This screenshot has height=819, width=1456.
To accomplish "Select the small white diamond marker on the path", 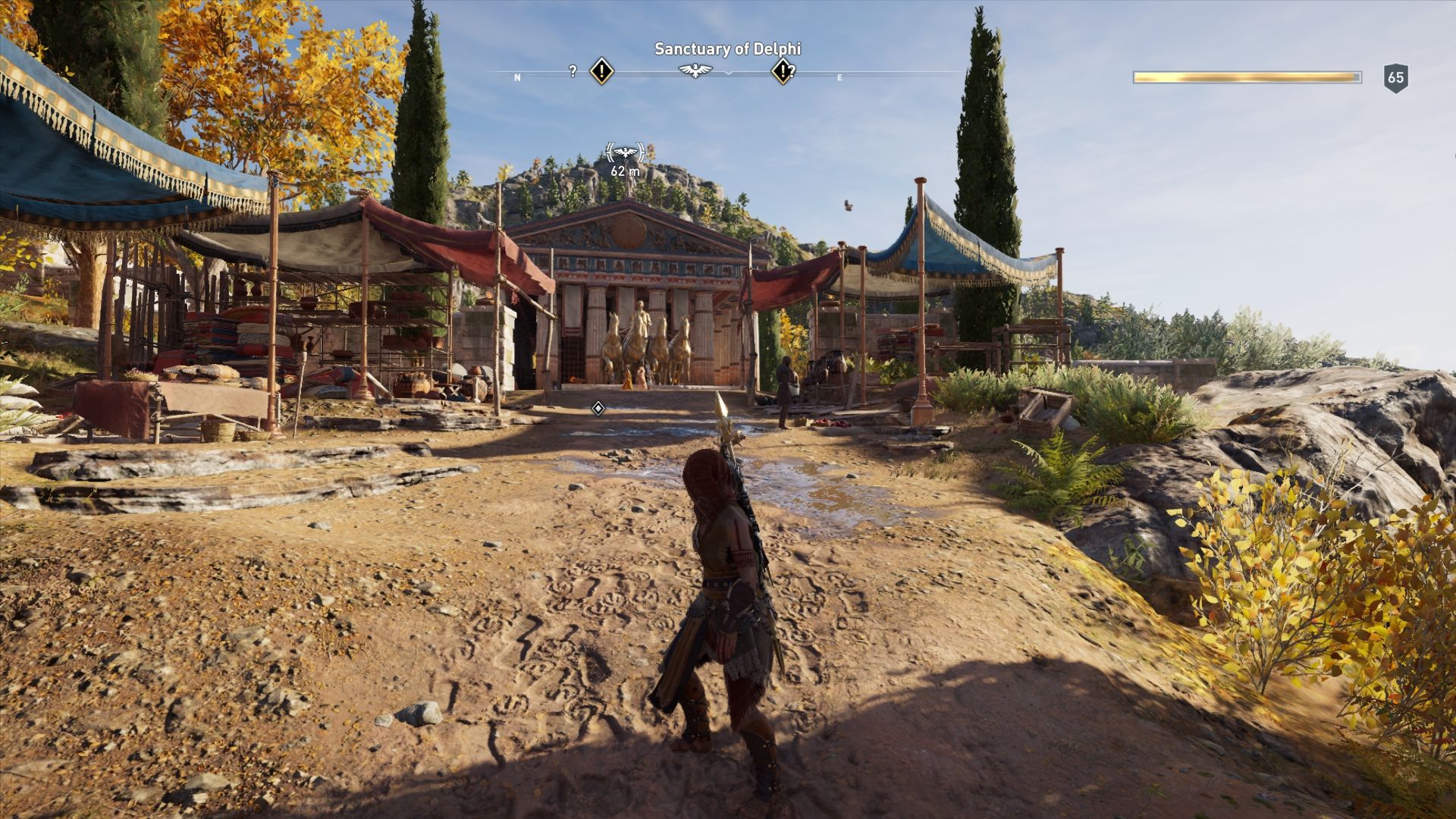I will 598,409.
